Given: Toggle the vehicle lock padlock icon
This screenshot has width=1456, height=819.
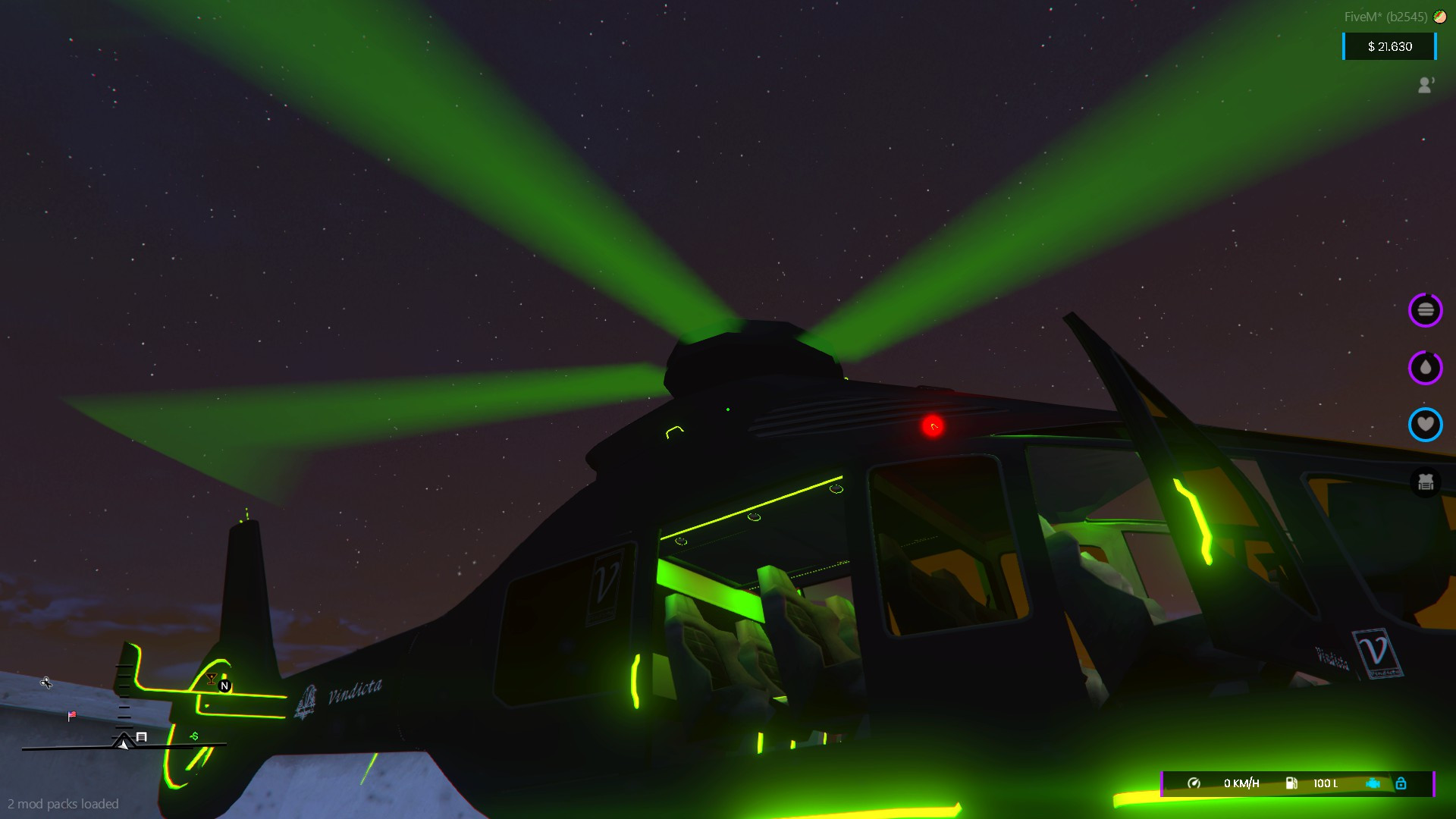Looking at the screenshot, I should [x=1401, y=783].
